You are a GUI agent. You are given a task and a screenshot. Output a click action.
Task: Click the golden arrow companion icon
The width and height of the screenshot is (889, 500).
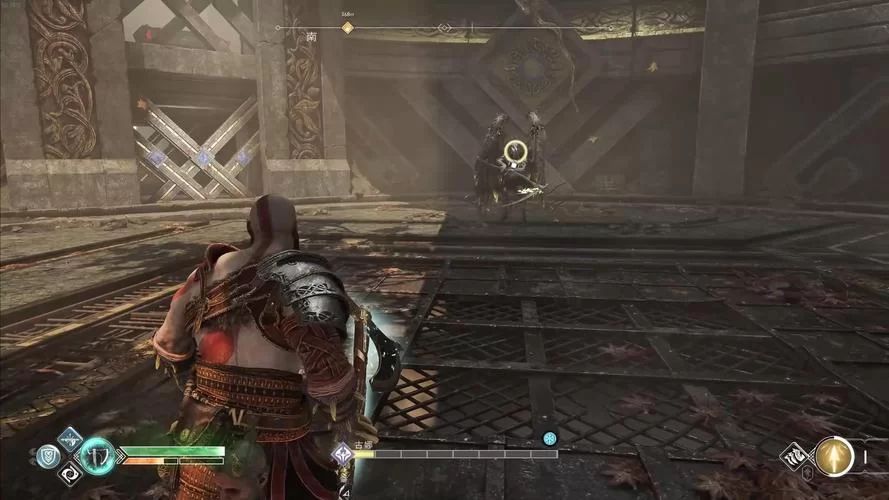(x=834, y=457)
